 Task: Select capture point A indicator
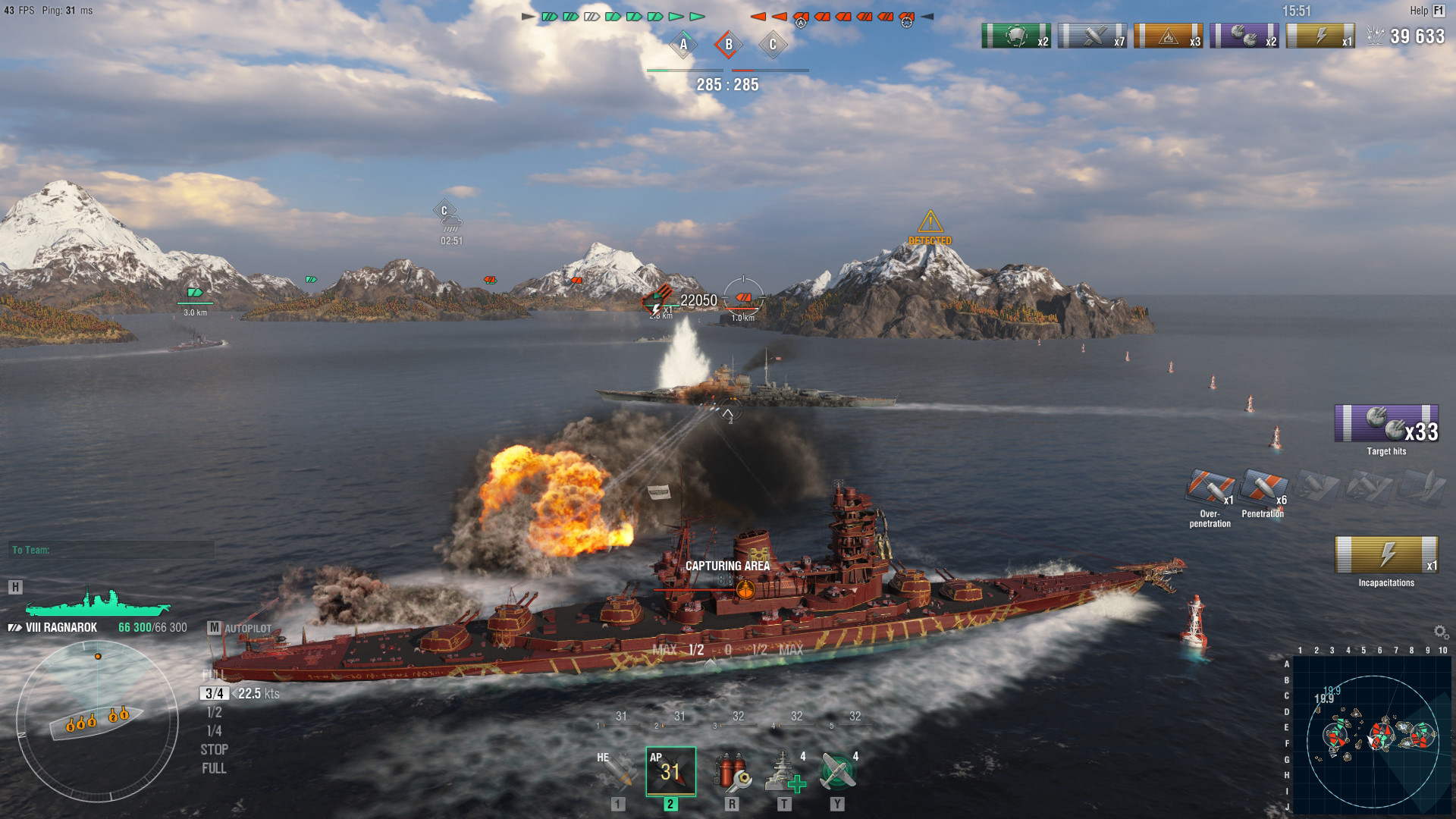683,45
